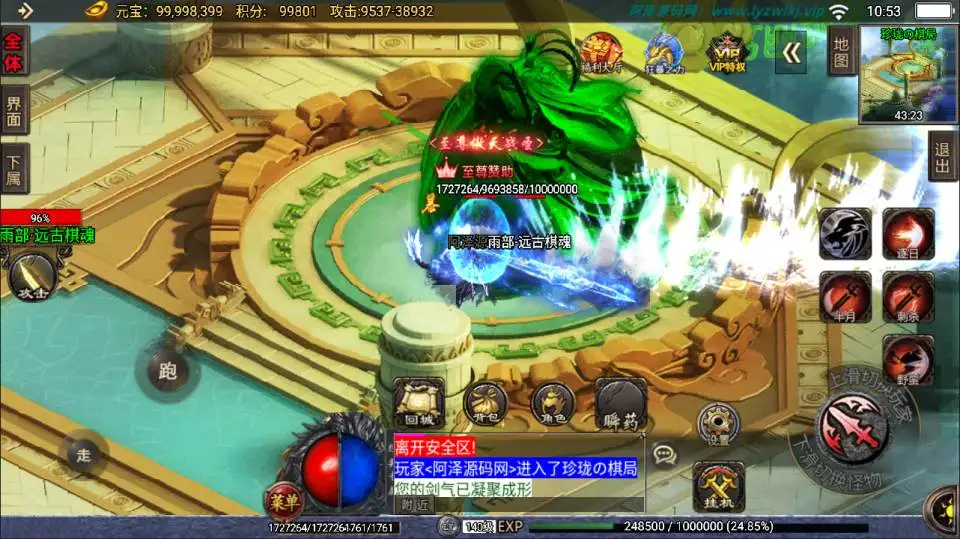Activate the 刺杀 skill
960x539 pixels.
click(x=908, y=297)
